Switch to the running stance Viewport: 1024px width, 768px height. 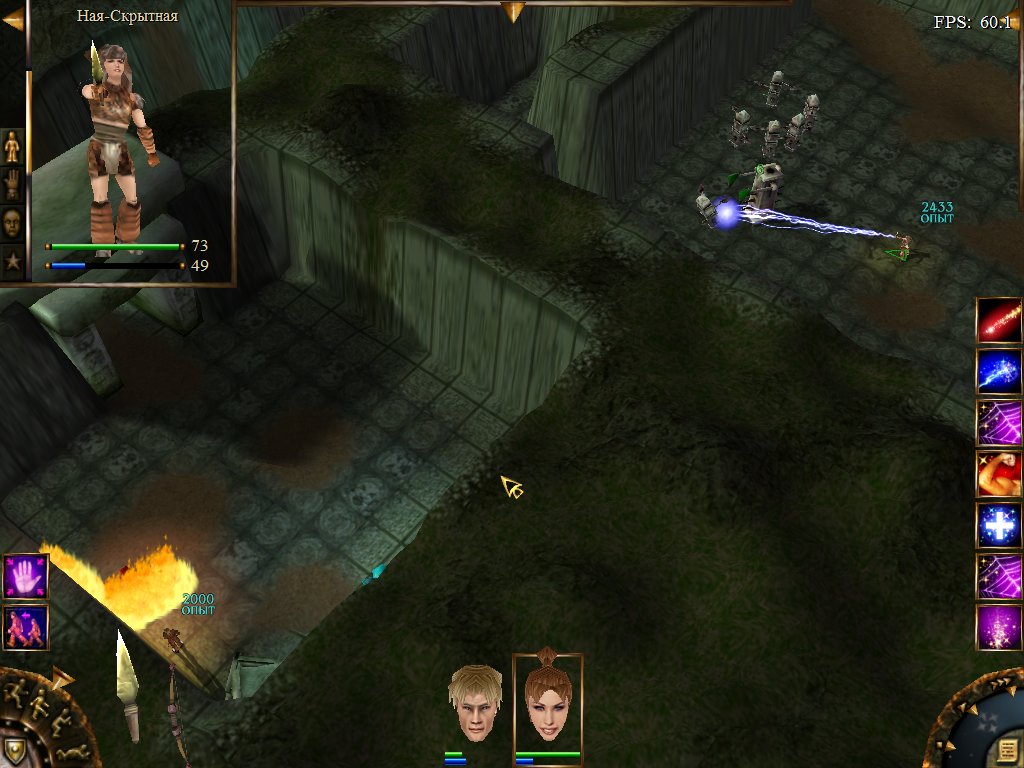point(17,693)
